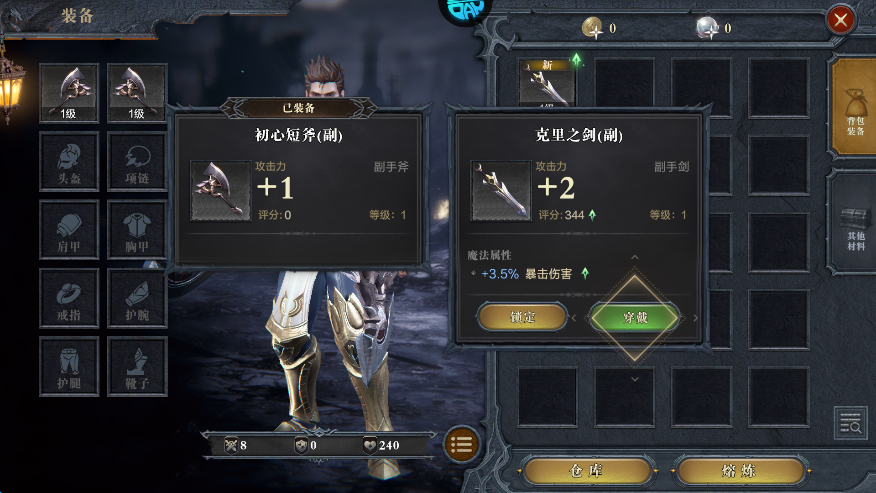Image resolution: width=876 pixels, height=493 pixels.
Task: Open the bag search filter icon
Action: pyautogui.click(x=850, y=423)
